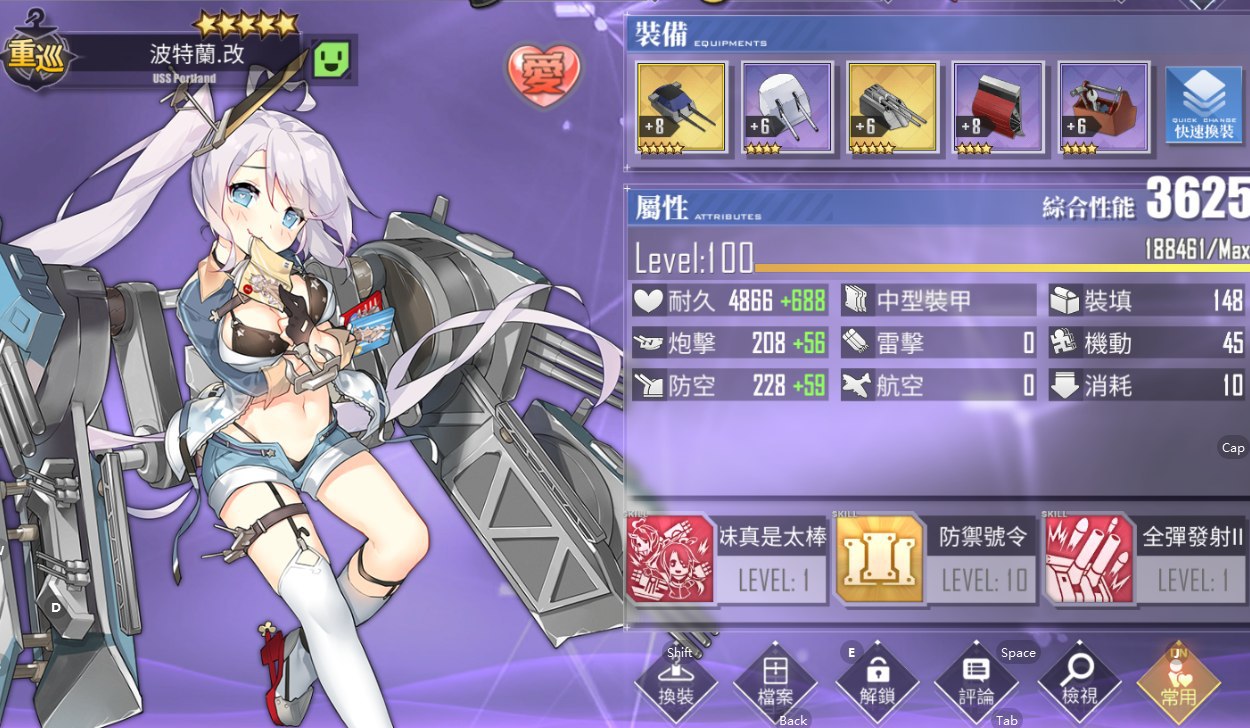Select the anti-air gun equipment slot
The image size is (1250, 728).
click(892, 108)
